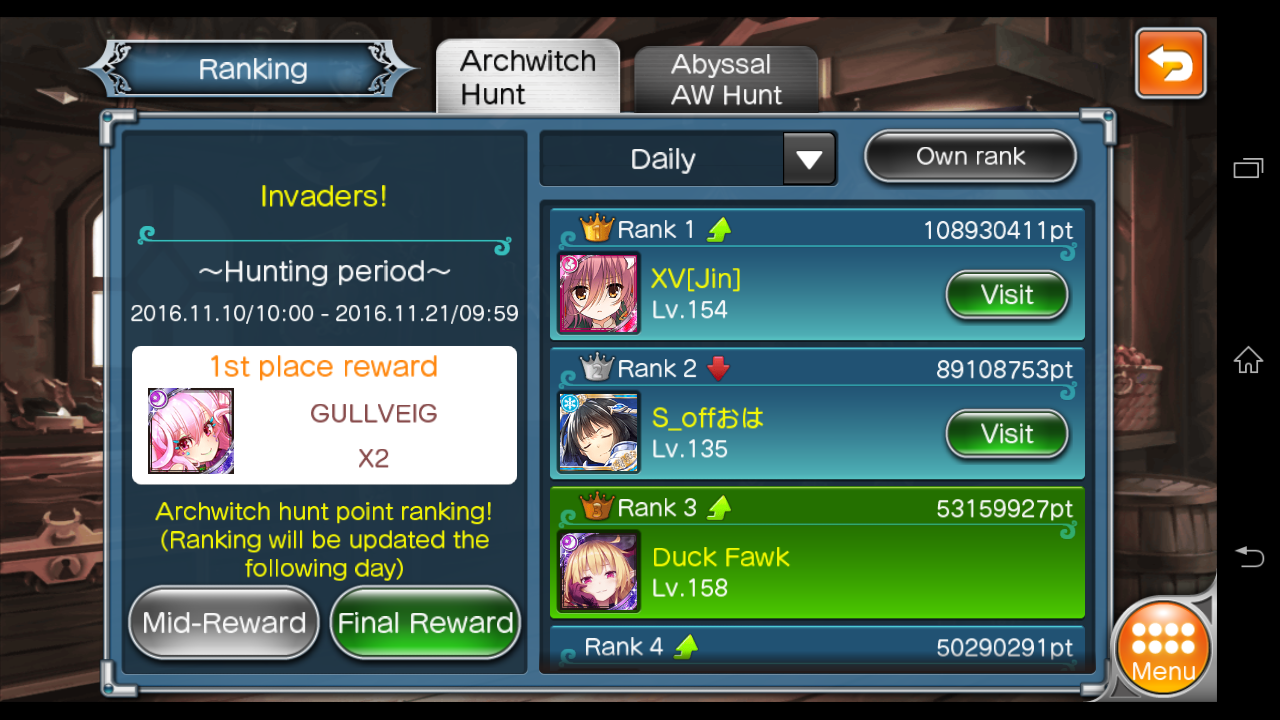Viewport: 1280px width, 720px height.
Task: Visit Rank 1 player XV[Jin]
Action: tap(1006, 294)
